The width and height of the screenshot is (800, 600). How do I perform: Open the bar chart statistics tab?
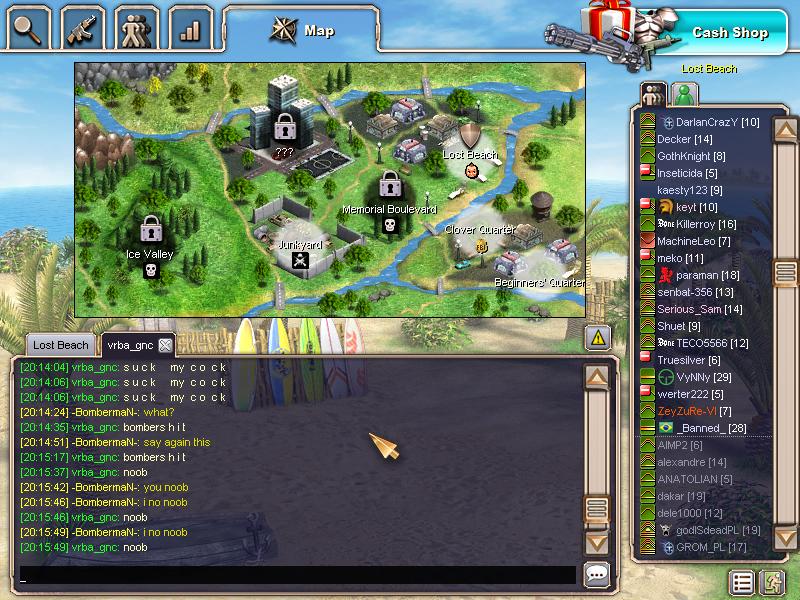[190, 27]
